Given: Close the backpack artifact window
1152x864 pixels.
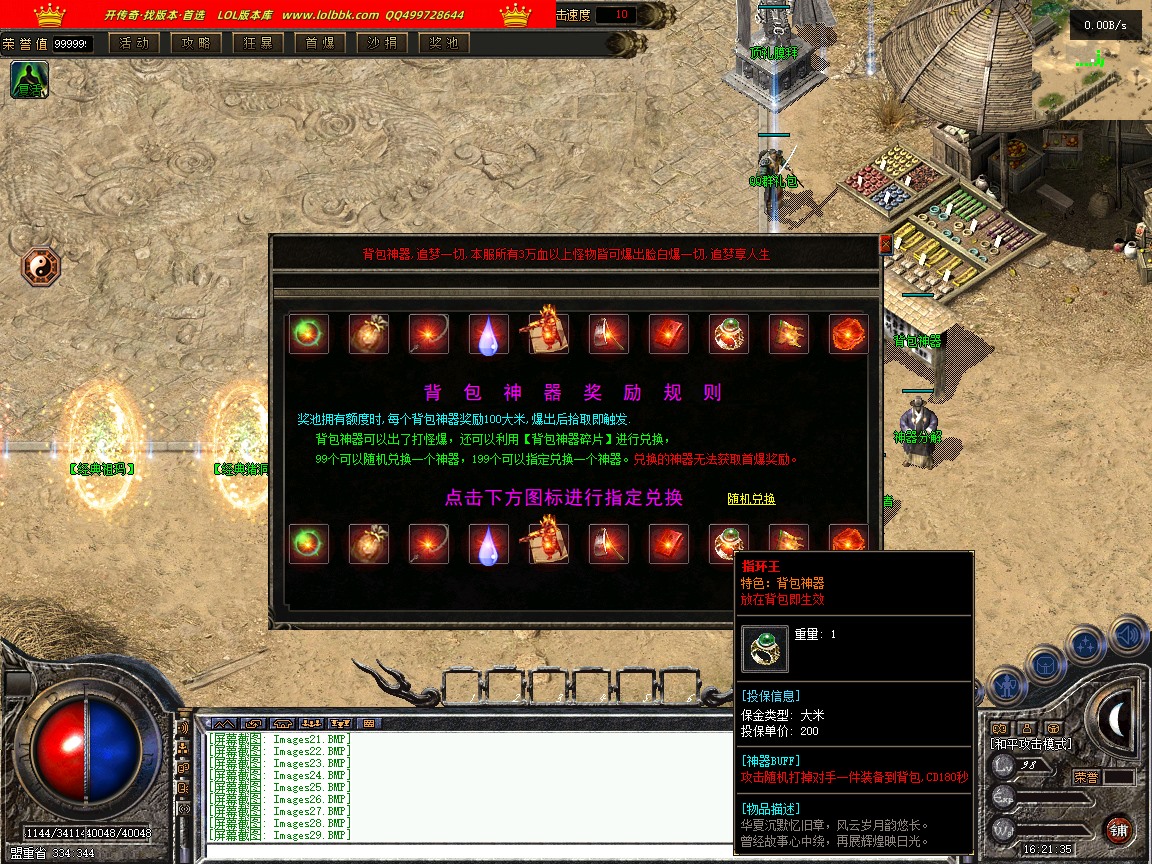Looking at the screenshot, I should pyautogui.click(x=884, y=244).
